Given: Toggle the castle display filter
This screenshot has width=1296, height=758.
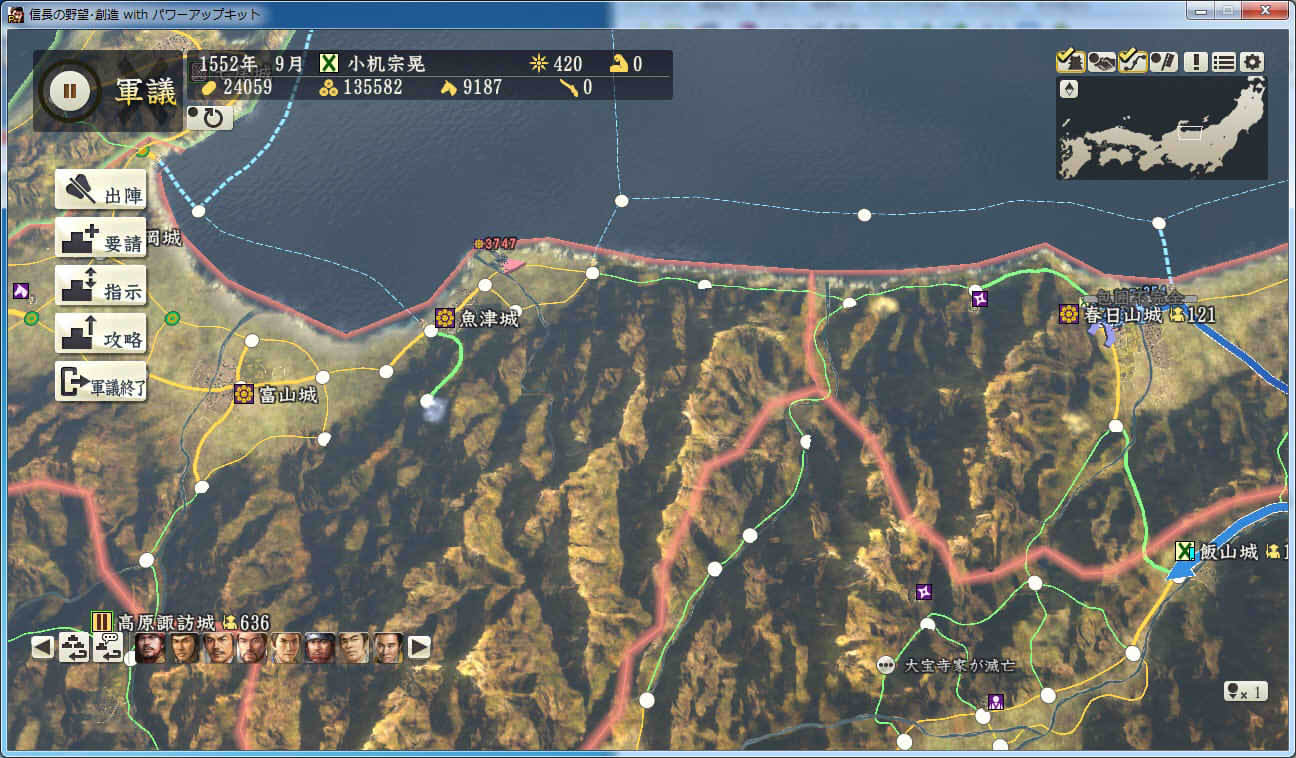Looking at the screenshot, I should [x=1070, y=62].
